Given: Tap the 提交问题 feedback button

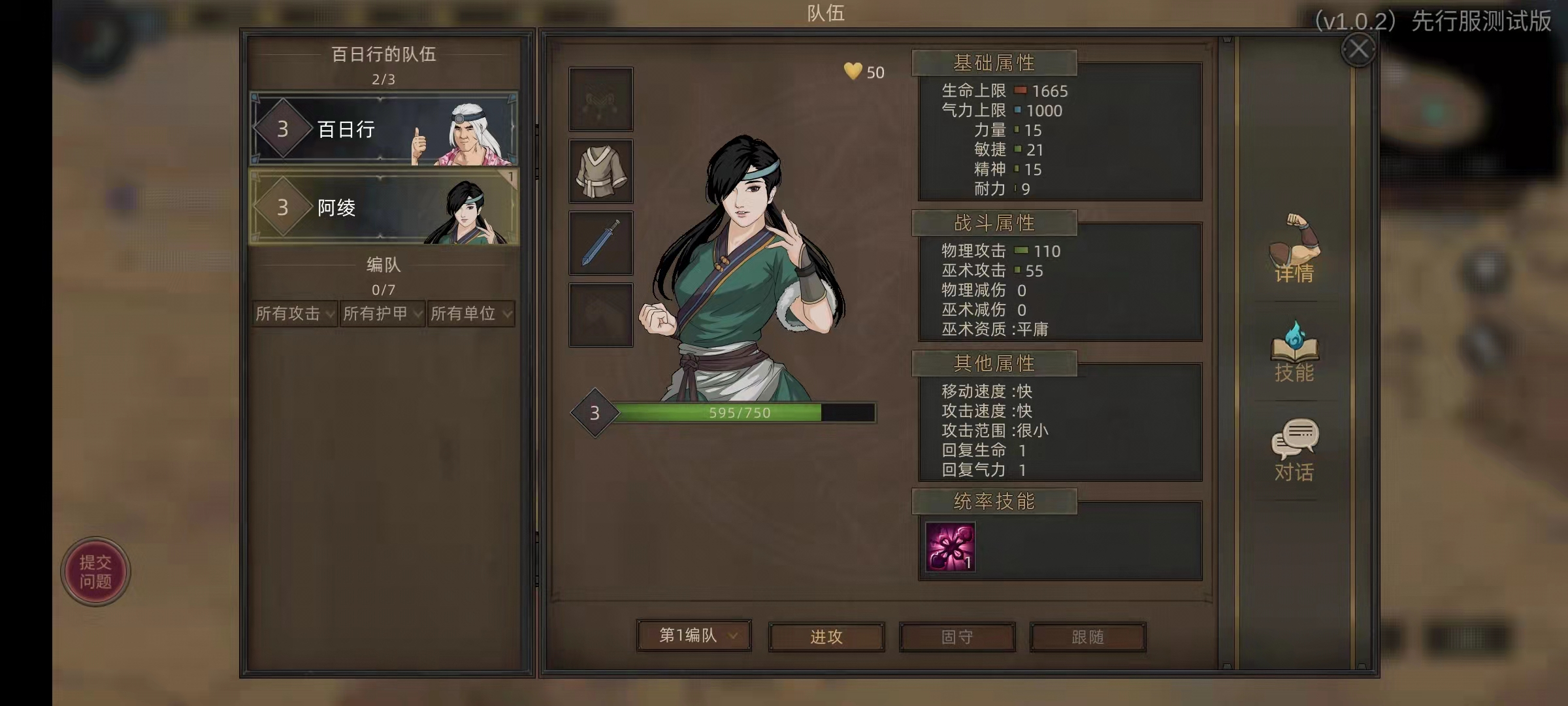Looking at the screenshot, I should tap(95, 572).
